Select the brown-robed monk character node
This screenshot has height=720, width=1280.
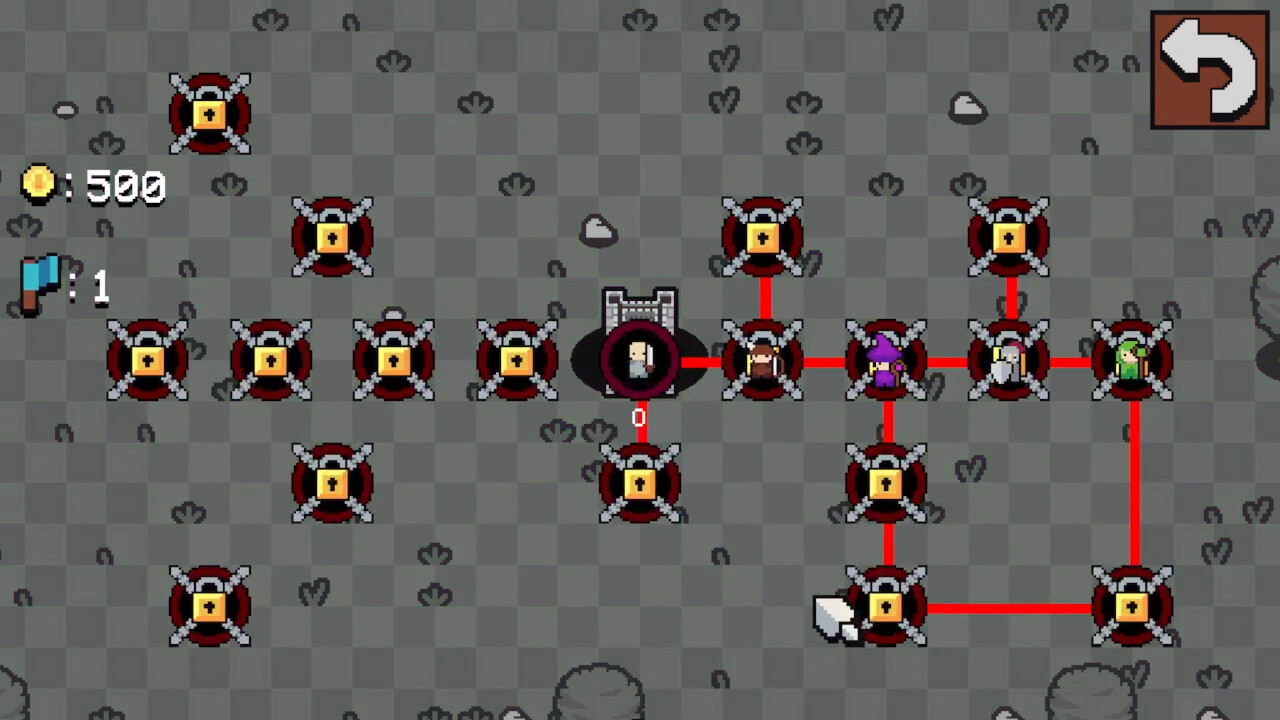(762, 360)
